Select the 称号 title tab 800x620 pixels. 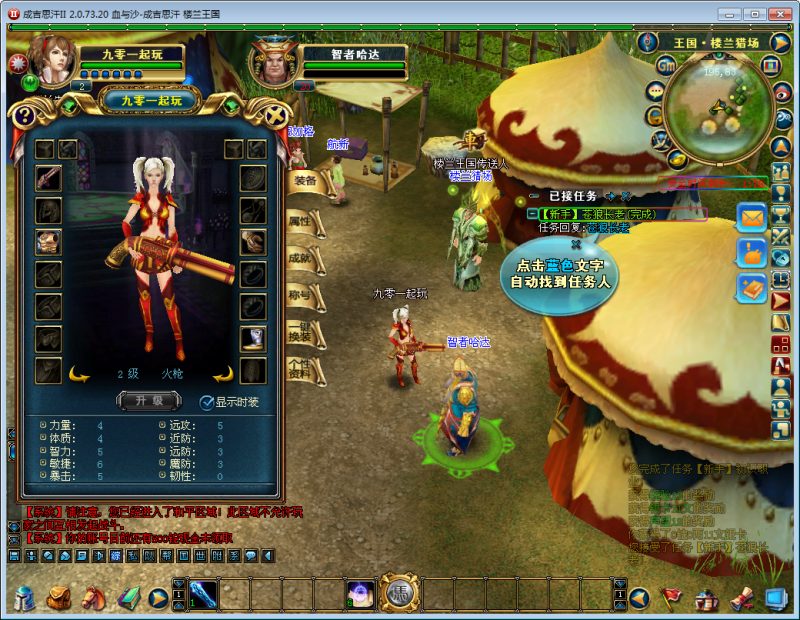click(301, 296)
